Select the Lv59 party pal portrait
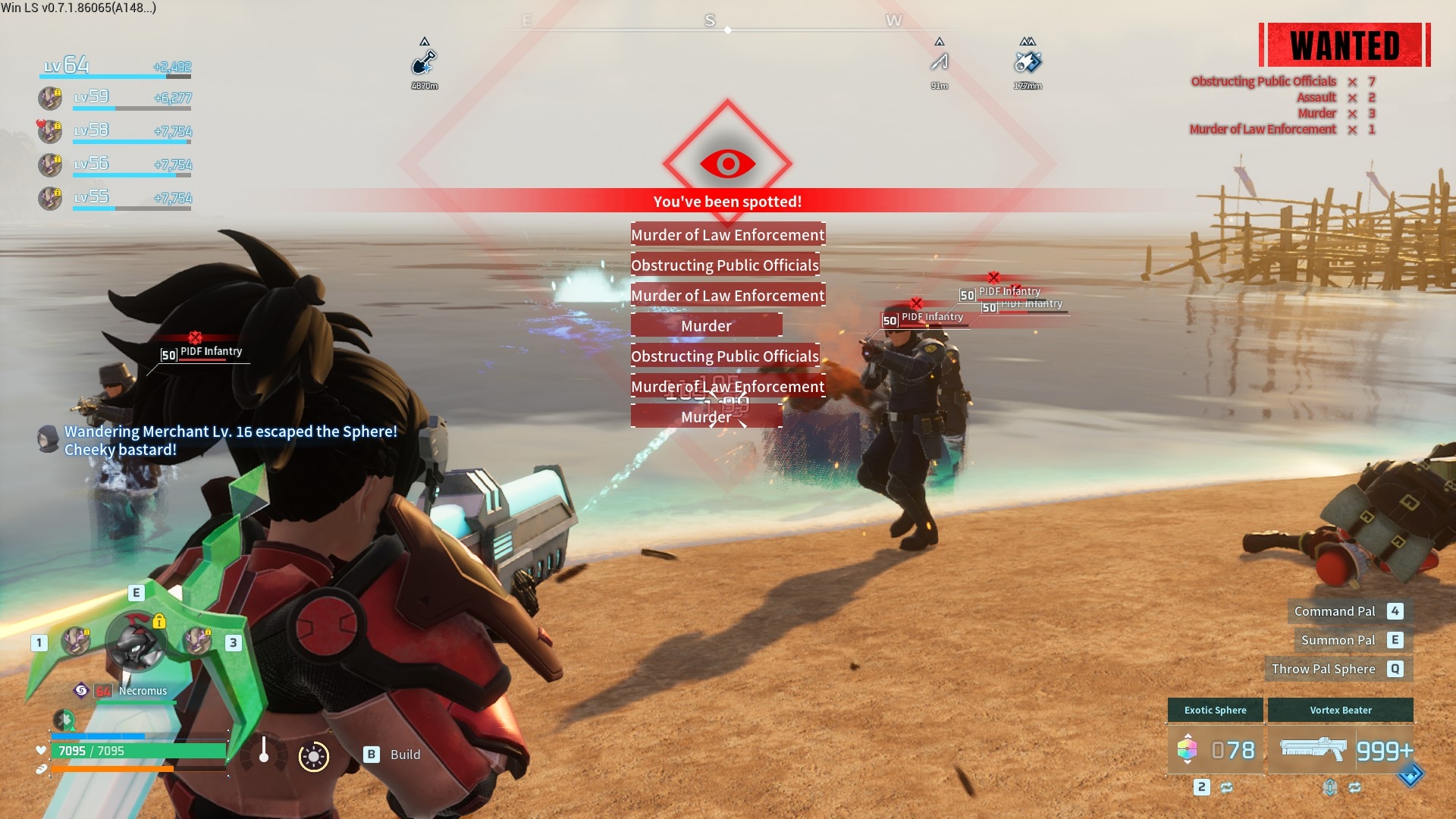 coord(50,98)
